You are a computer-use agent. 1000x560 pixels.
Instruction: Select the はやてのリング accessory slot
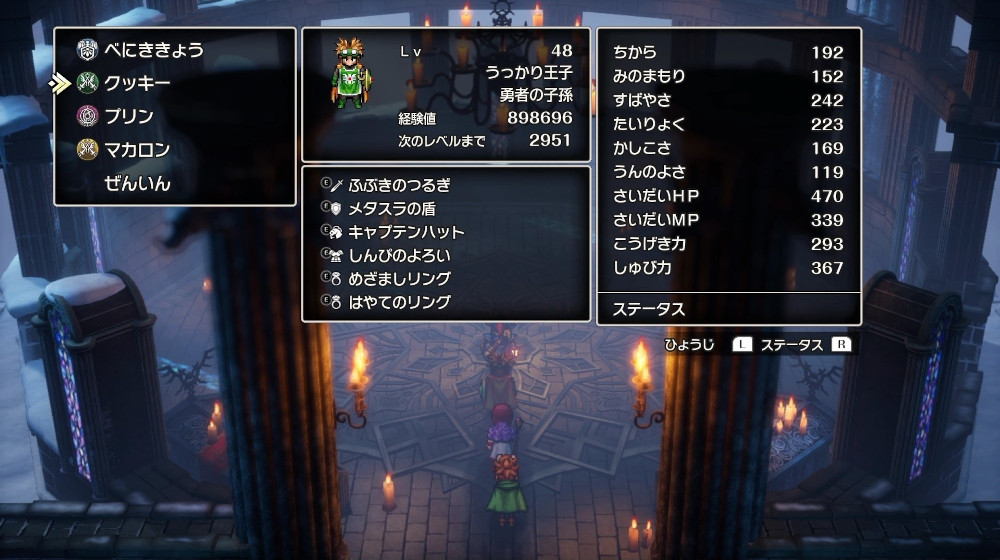pos(399,301)
